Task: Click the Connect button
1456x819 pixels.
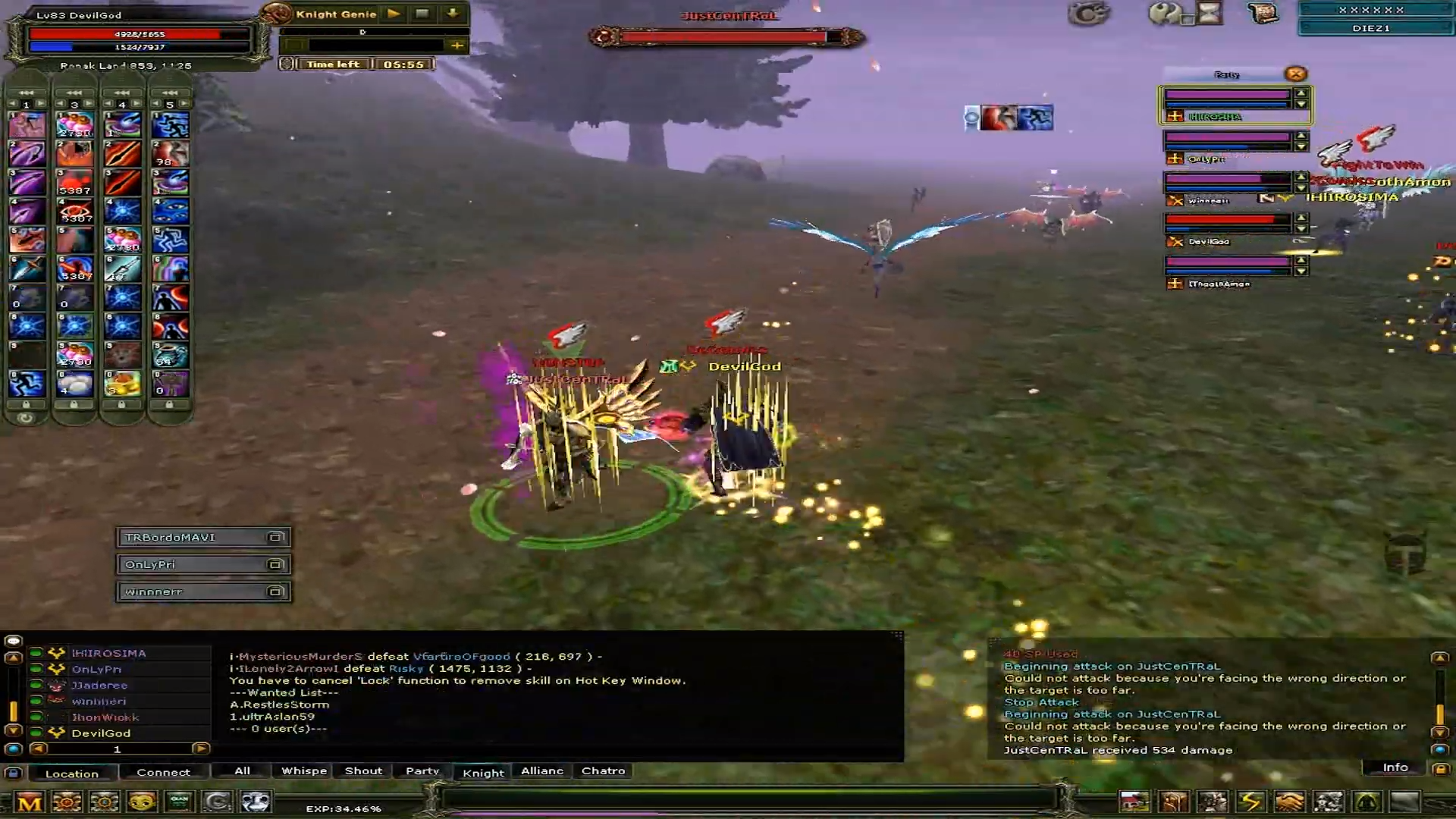Action: [163, 772]
